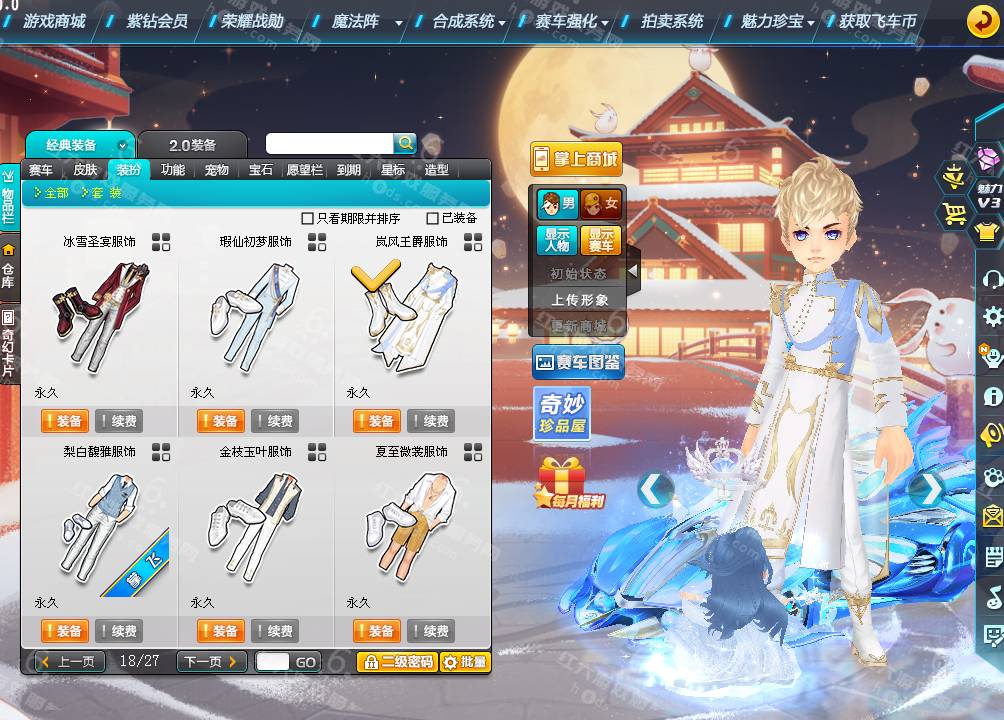Open the 掌上商城 mobile shop
The width and height of the screenshot is (1004, 720).
click(x=575, y=158)
